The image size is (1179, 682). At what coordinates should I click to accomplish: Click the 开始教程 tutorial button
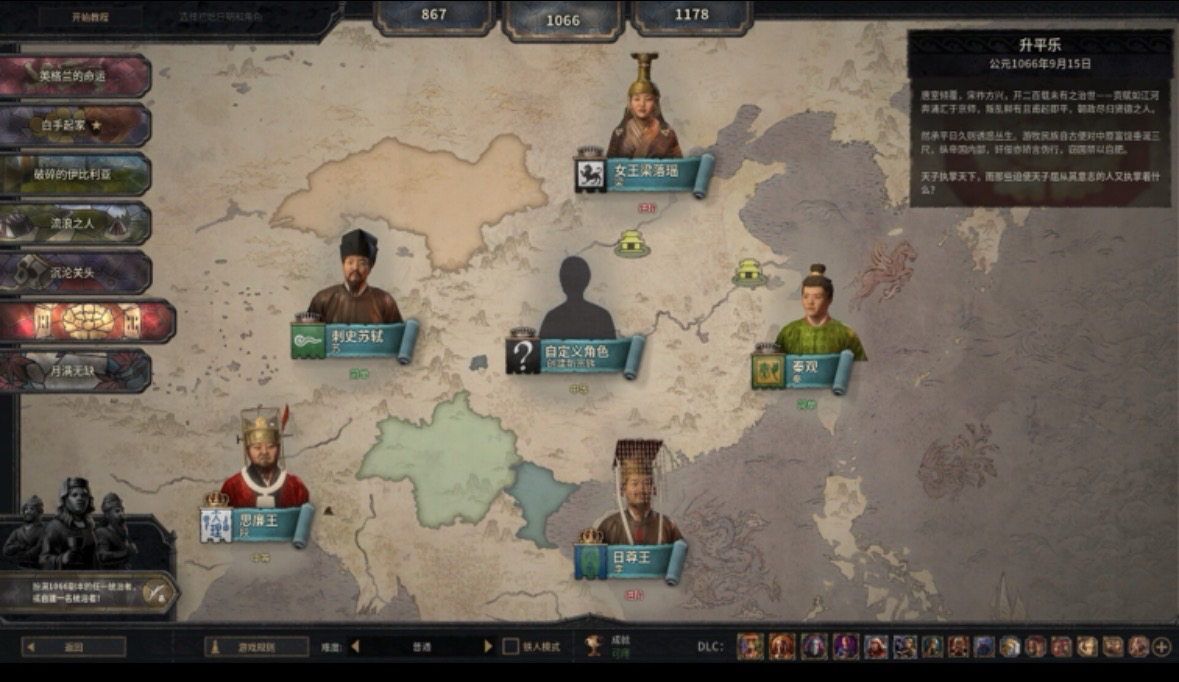coord(90,17)
